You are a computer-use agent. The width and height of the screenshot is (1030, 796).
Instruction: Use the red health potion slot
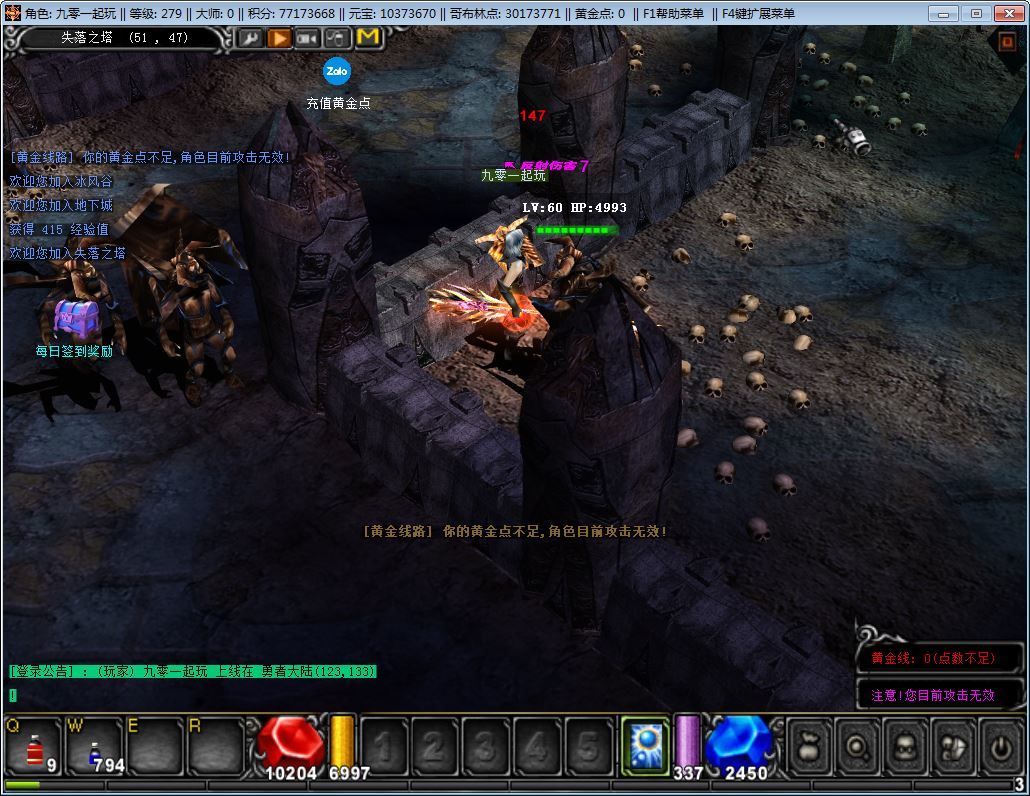35,746
